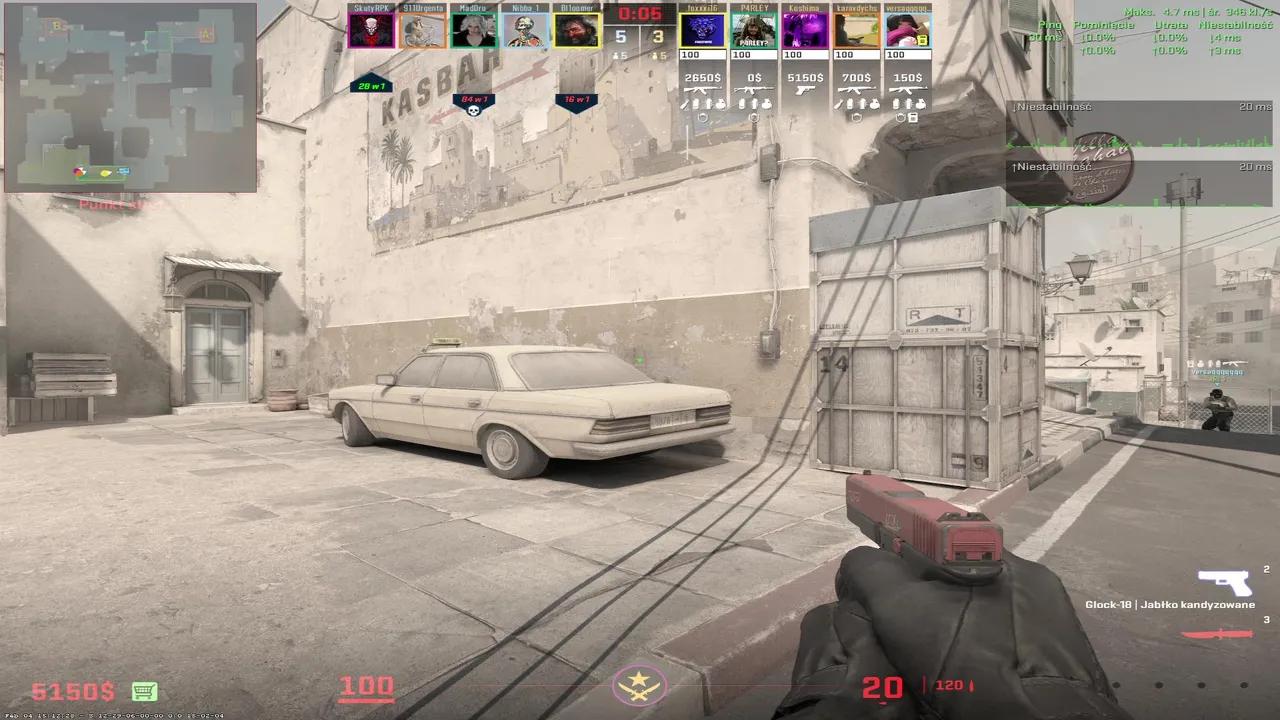The image size is (1280, 720).
Task: Click Koshima's purple avatar
Action: pos(805,30)
